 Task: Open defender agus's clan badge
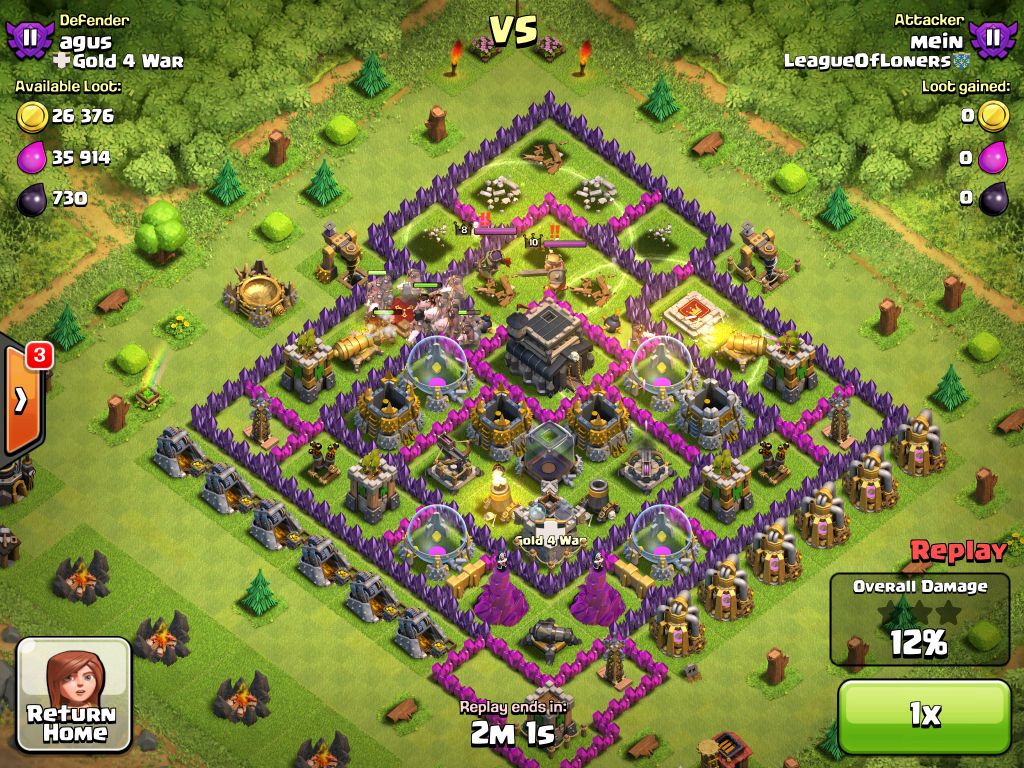(x=30, y=39)
